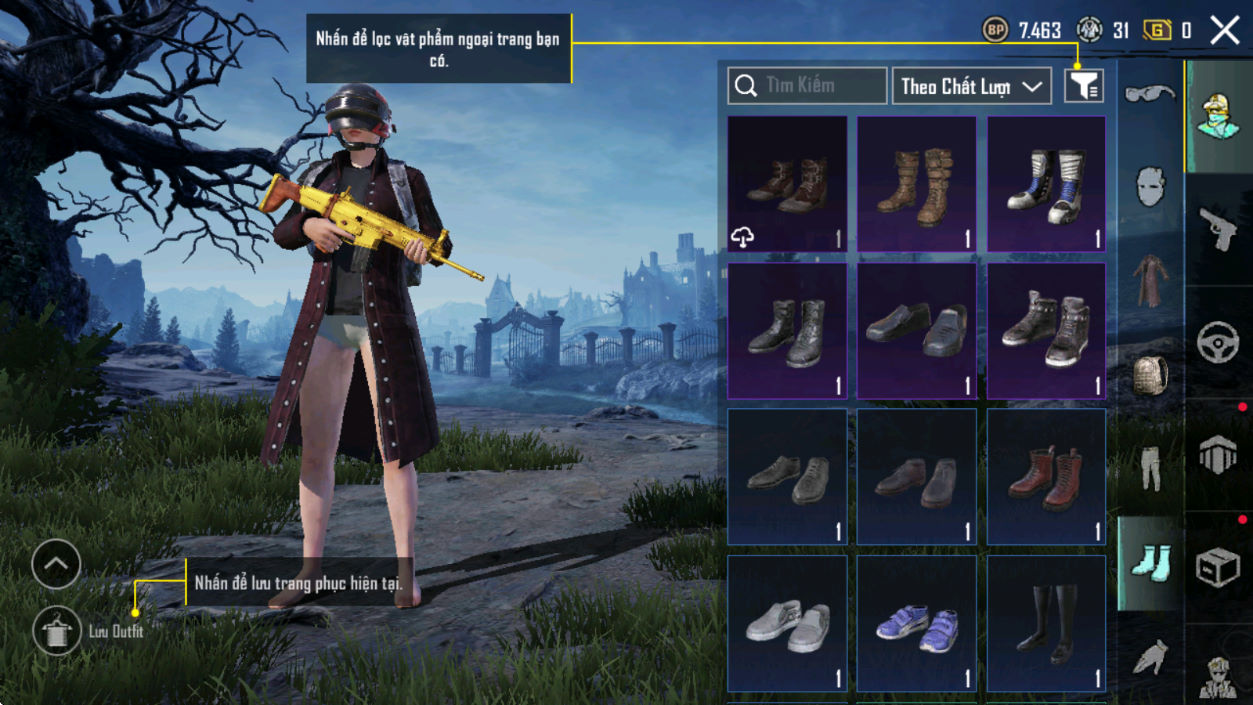Screen dimensions: 1253x705
Task: Save the current look with Lưu Outfit
Action: click(57, 630)
